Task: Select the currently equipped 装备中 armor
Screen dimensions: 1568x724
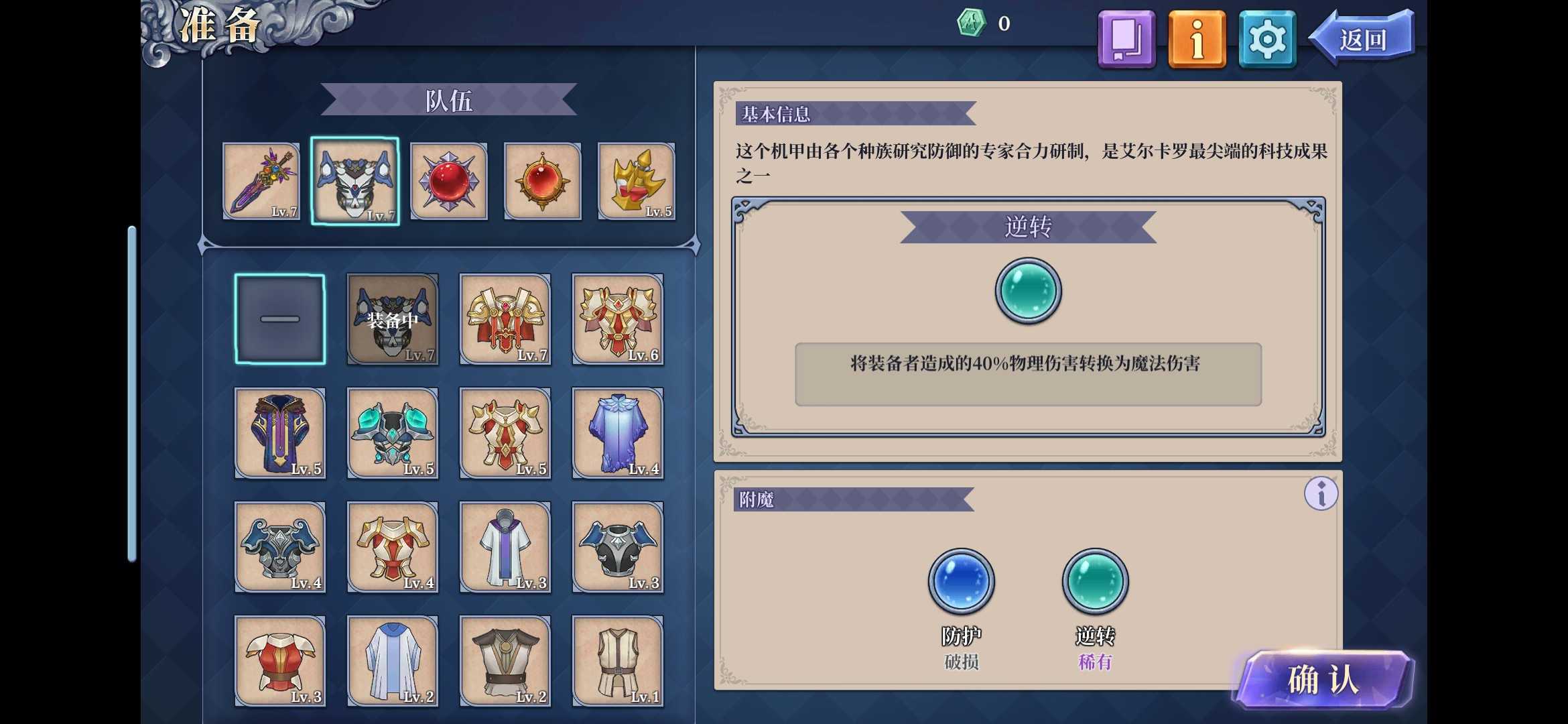Action: (393, 318)
